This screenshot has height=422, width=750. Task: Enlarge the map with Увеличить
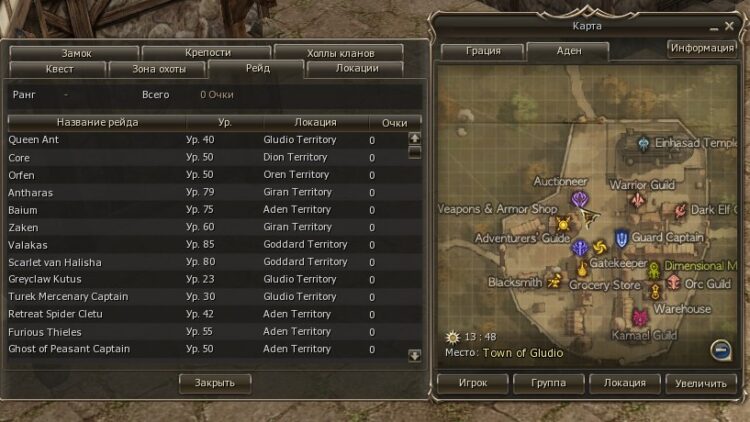pyautogui.click(x=700, y=383)
